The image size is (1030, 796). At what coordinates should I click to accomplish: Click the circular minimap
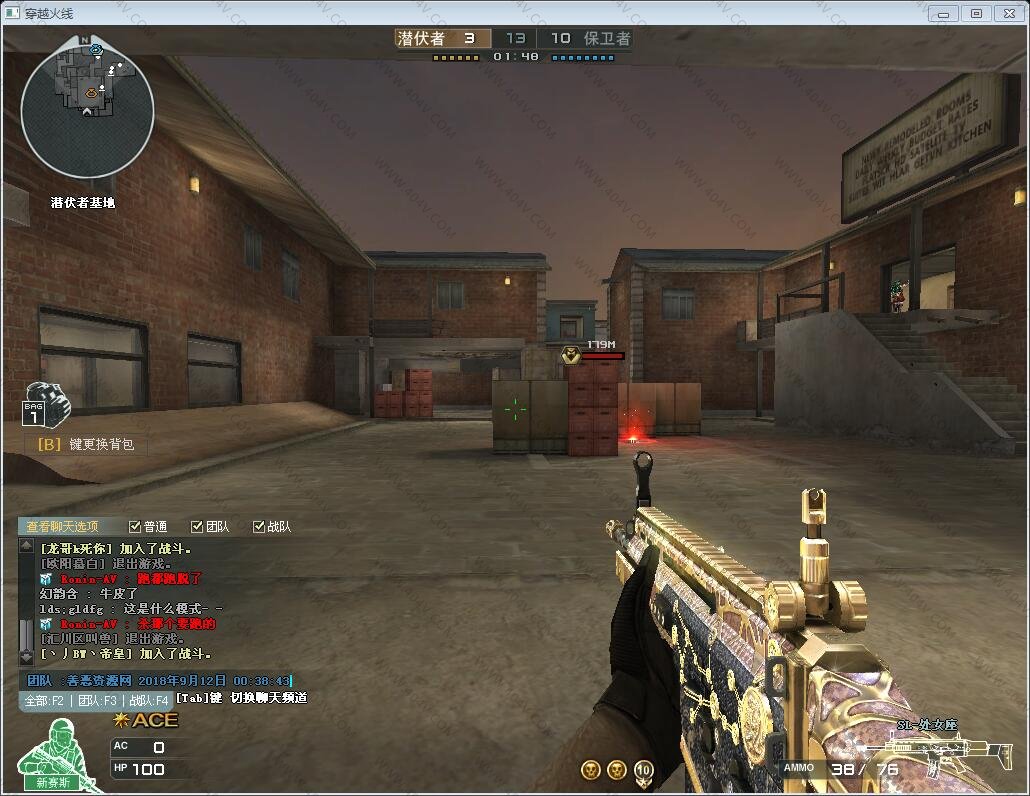[88, 112]
